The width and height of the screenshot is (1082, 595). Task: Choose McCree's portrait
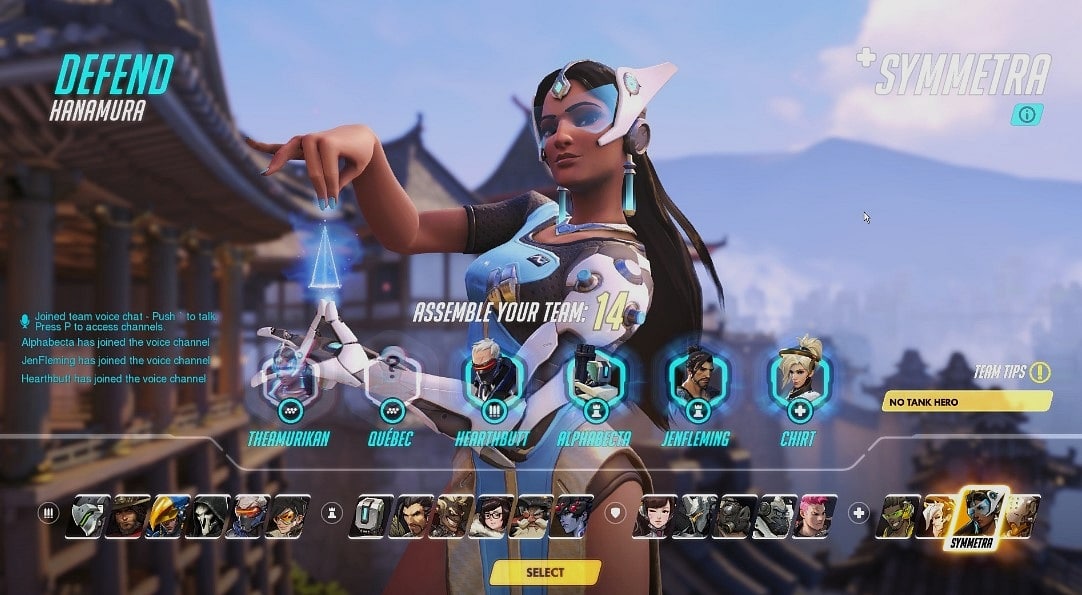tap(128, 516)
